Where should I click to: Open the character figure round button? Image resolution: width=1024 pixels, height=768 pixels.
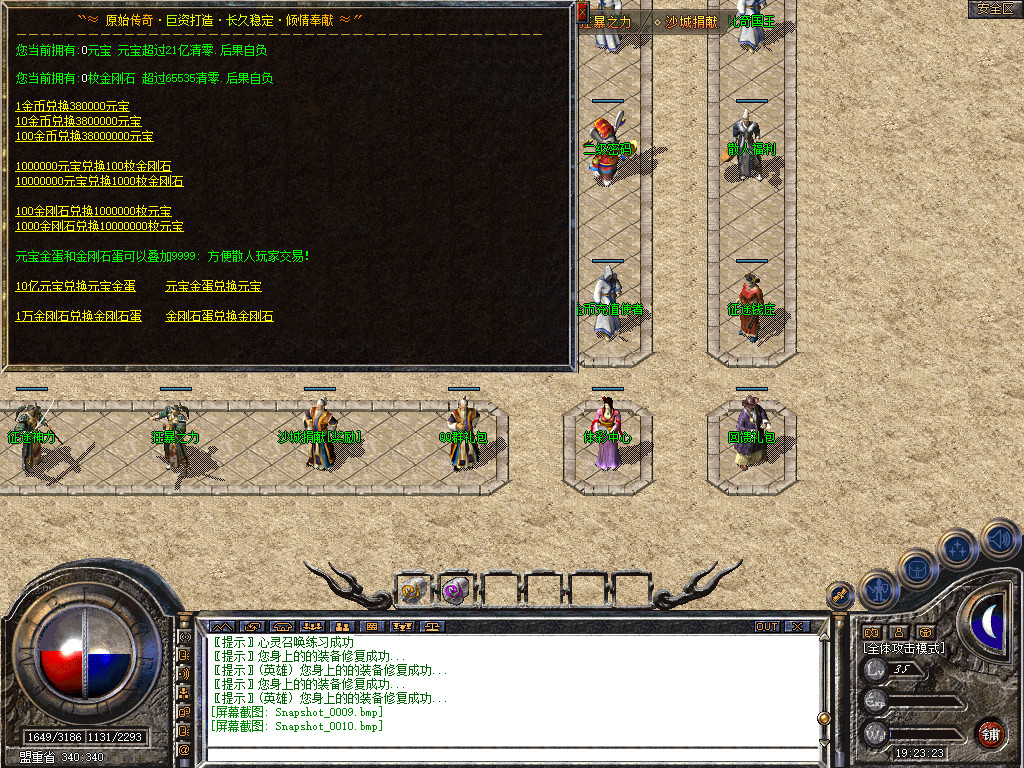pos(878,589)
